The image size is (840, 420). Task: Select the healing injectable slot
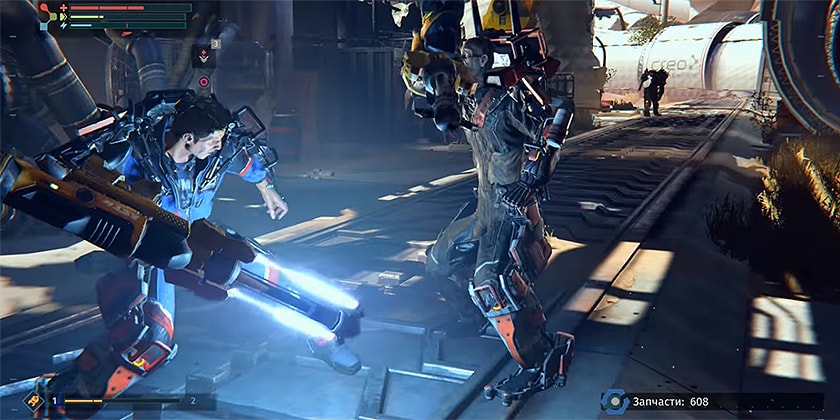204,57
